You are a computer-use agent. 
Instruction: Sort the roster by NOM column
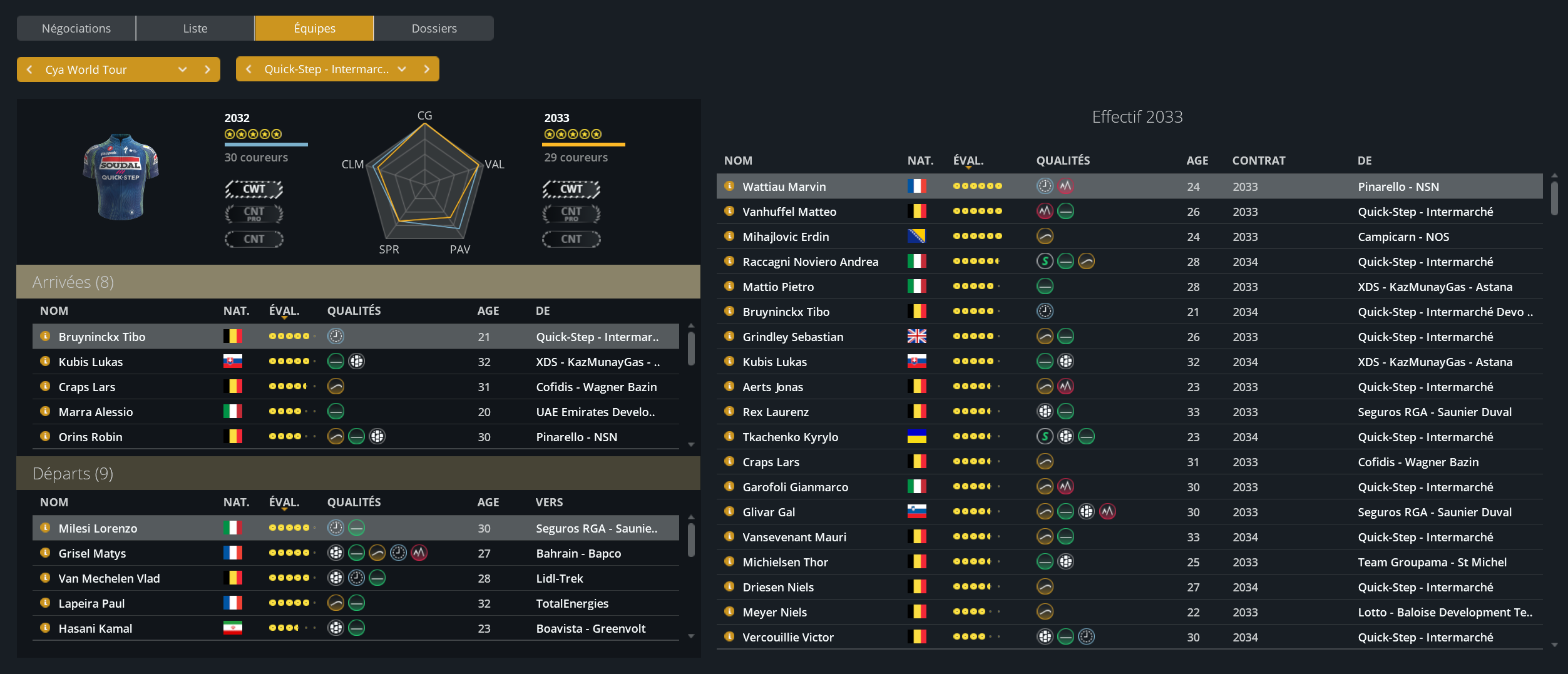(738, 160)
